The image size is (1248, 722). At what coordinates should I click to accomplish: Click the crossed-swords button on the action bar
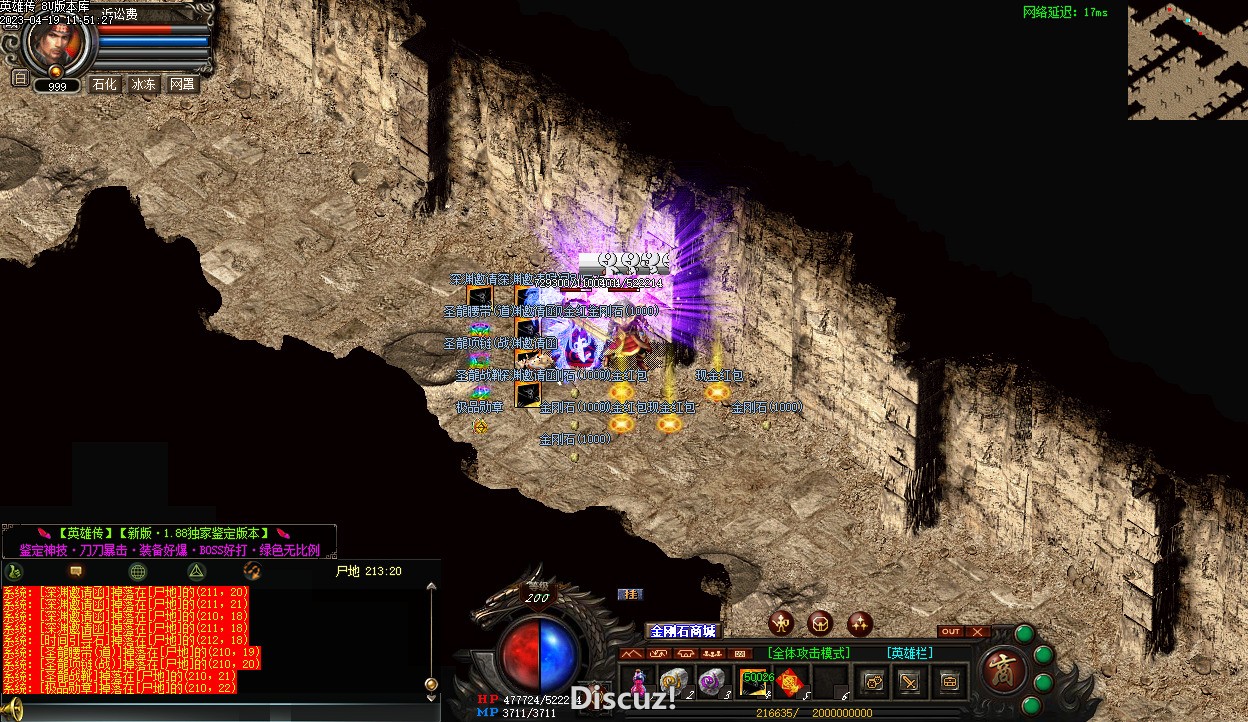[910, 682]
